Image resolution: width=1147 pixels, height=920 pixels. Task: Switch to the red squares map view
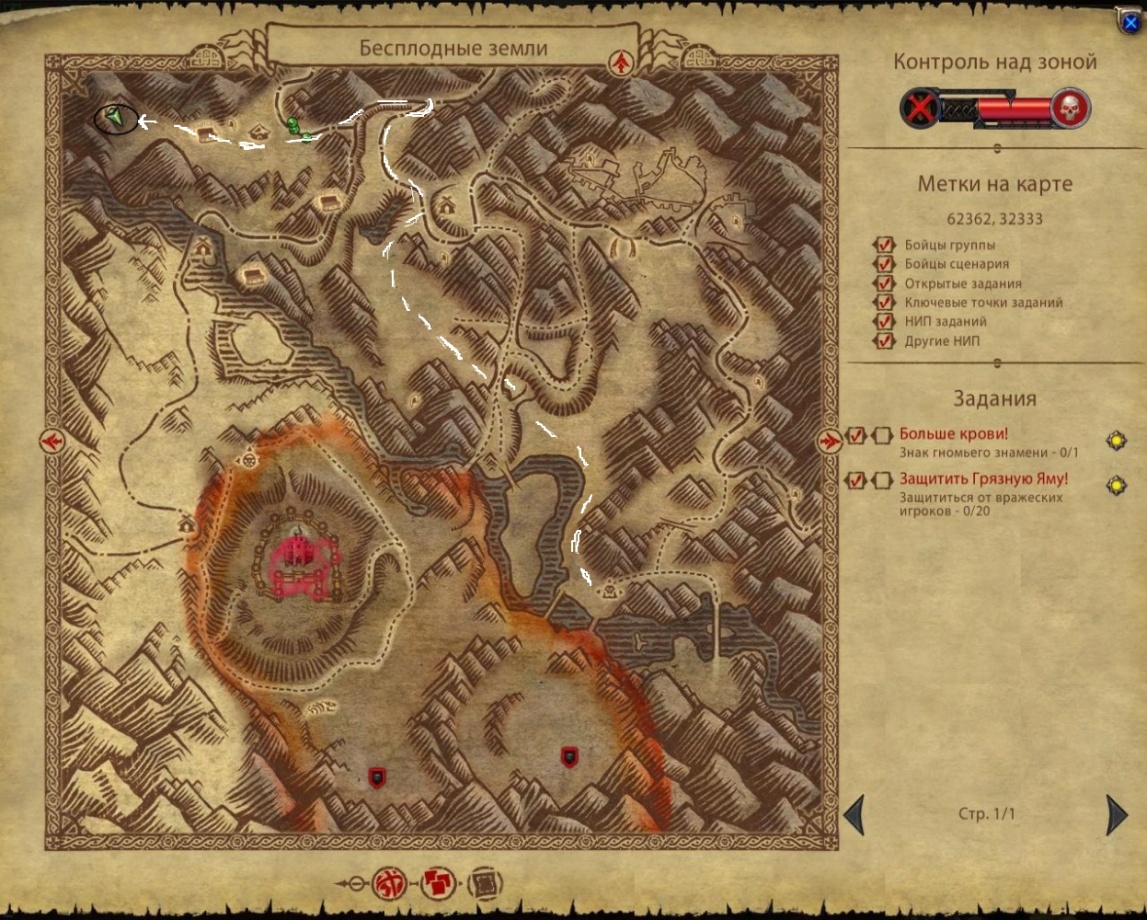click(437, 883)
